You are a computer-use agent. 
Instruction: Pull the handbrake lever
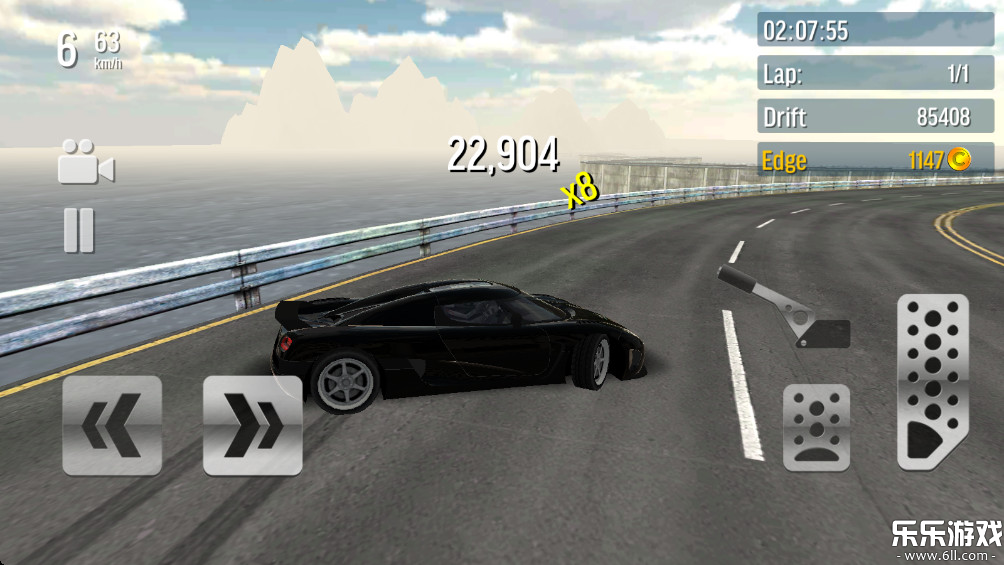pyautogui.click(x=782, y=308)
